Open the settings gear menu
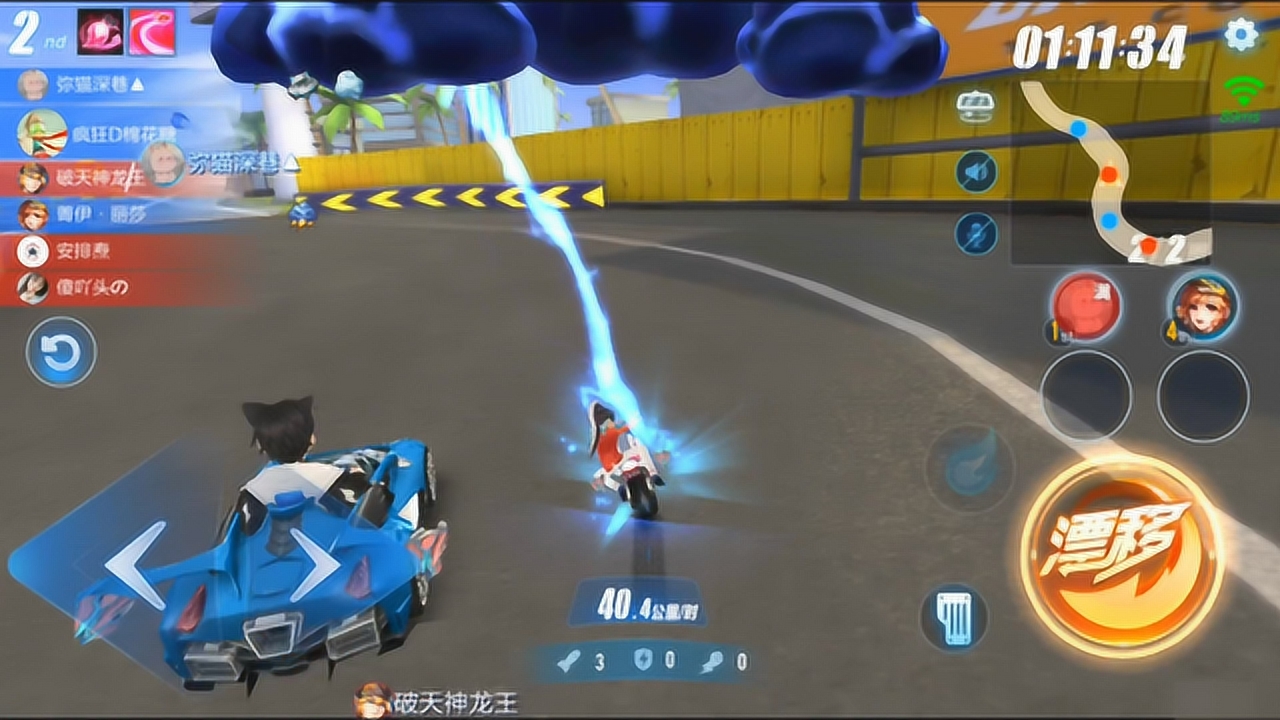Viewport: 1280px width, 720px height. click(1241, 35)
